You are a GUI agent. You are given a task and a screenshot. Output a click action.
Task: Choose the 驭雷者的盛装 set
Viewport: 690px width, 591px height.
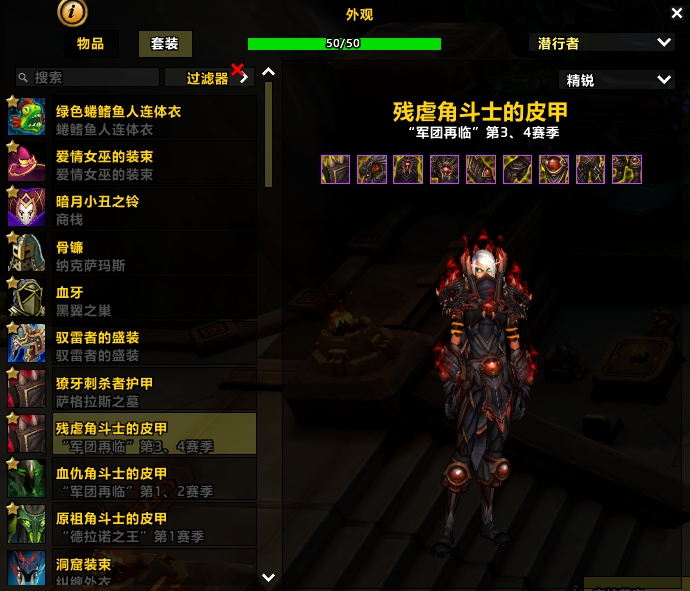tap(132, 343)
